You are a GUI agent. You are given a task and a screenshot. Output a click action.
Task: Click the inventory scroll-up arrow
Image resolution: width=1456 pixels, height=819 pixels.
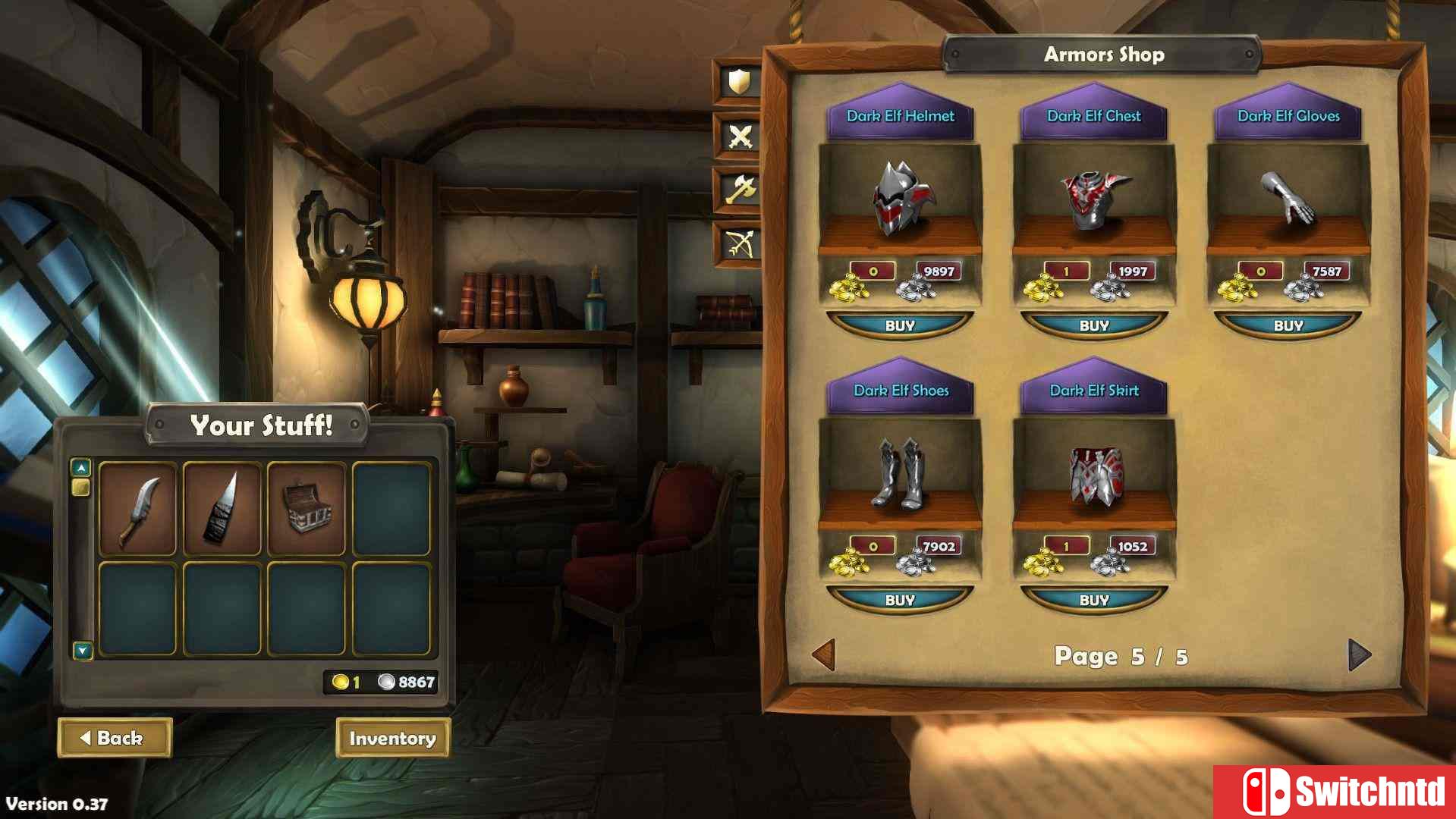click(81, 467)
